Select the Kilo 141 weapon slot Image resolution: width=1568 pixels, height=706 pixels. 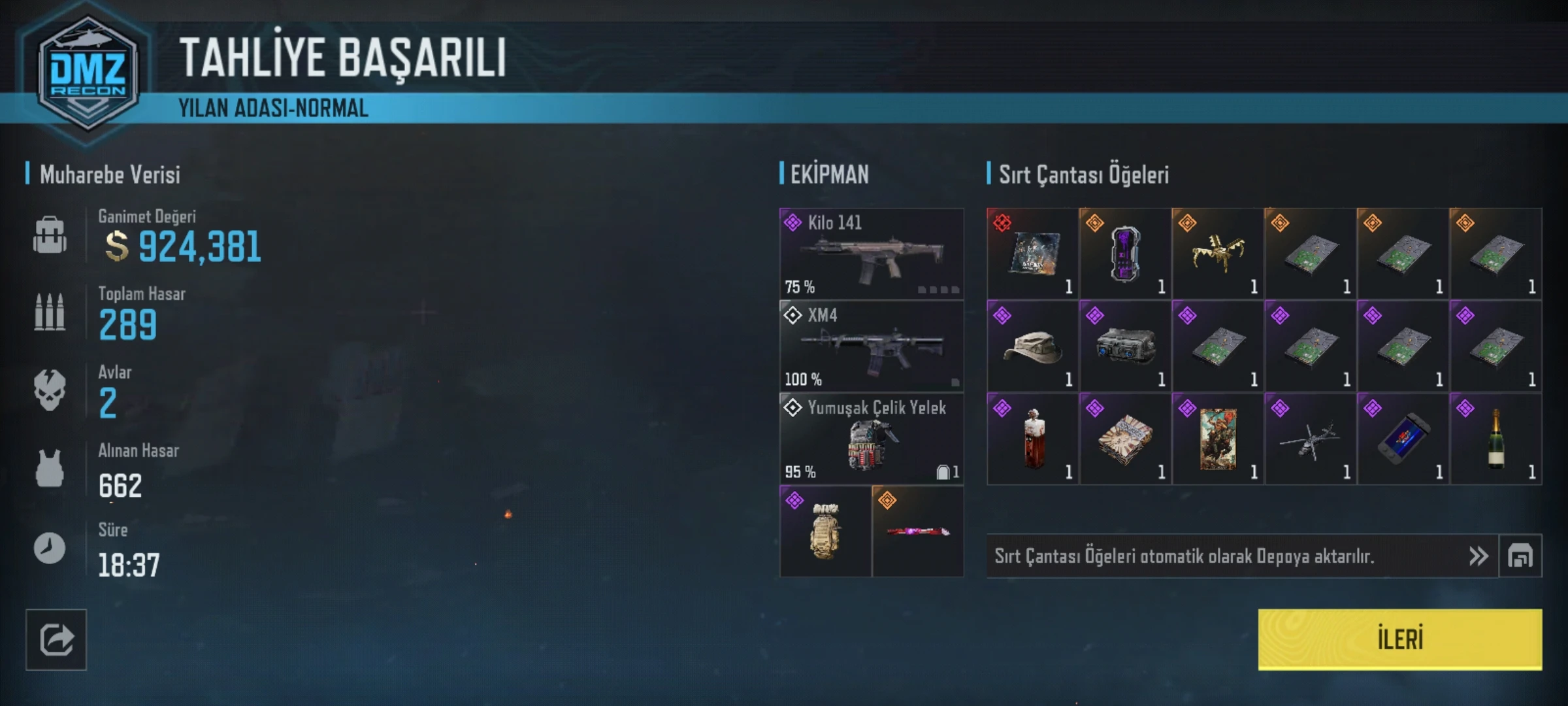point(871,254)
